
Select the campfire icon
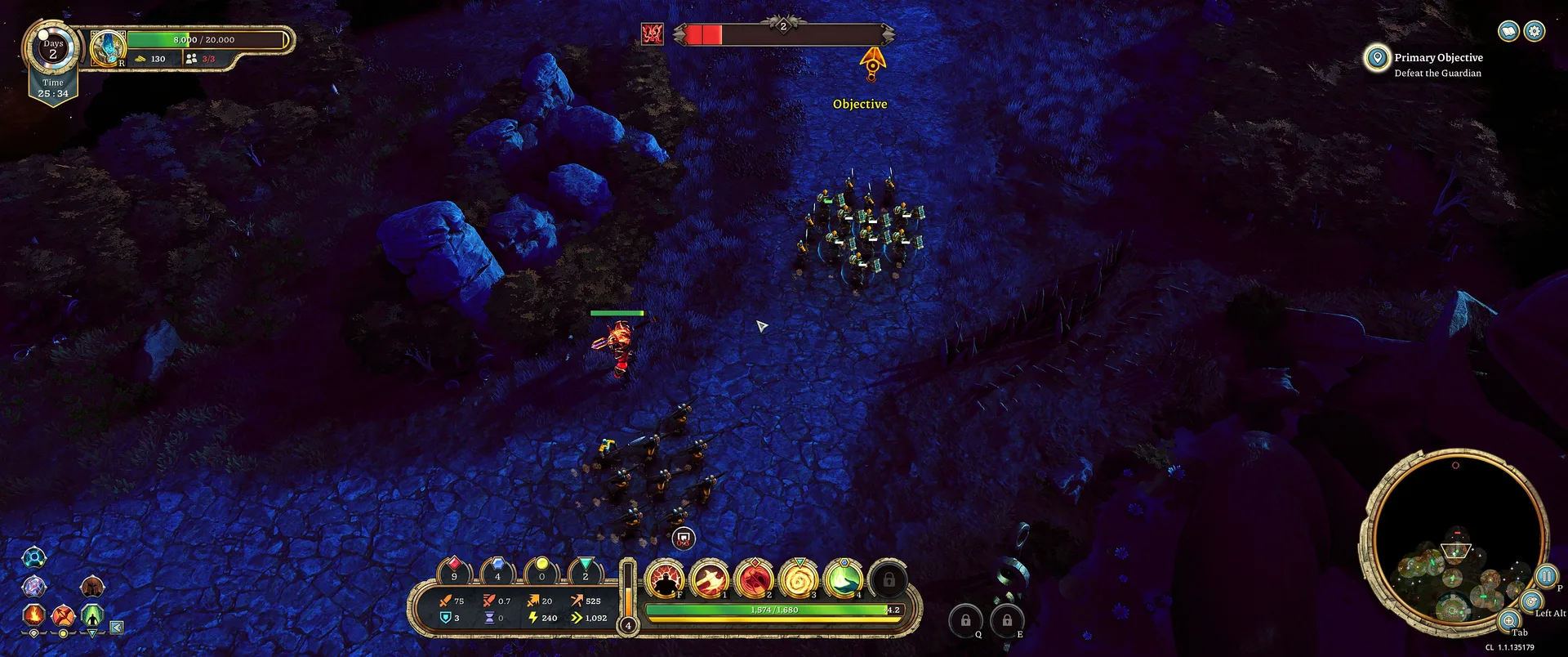(x=34, y=614)
